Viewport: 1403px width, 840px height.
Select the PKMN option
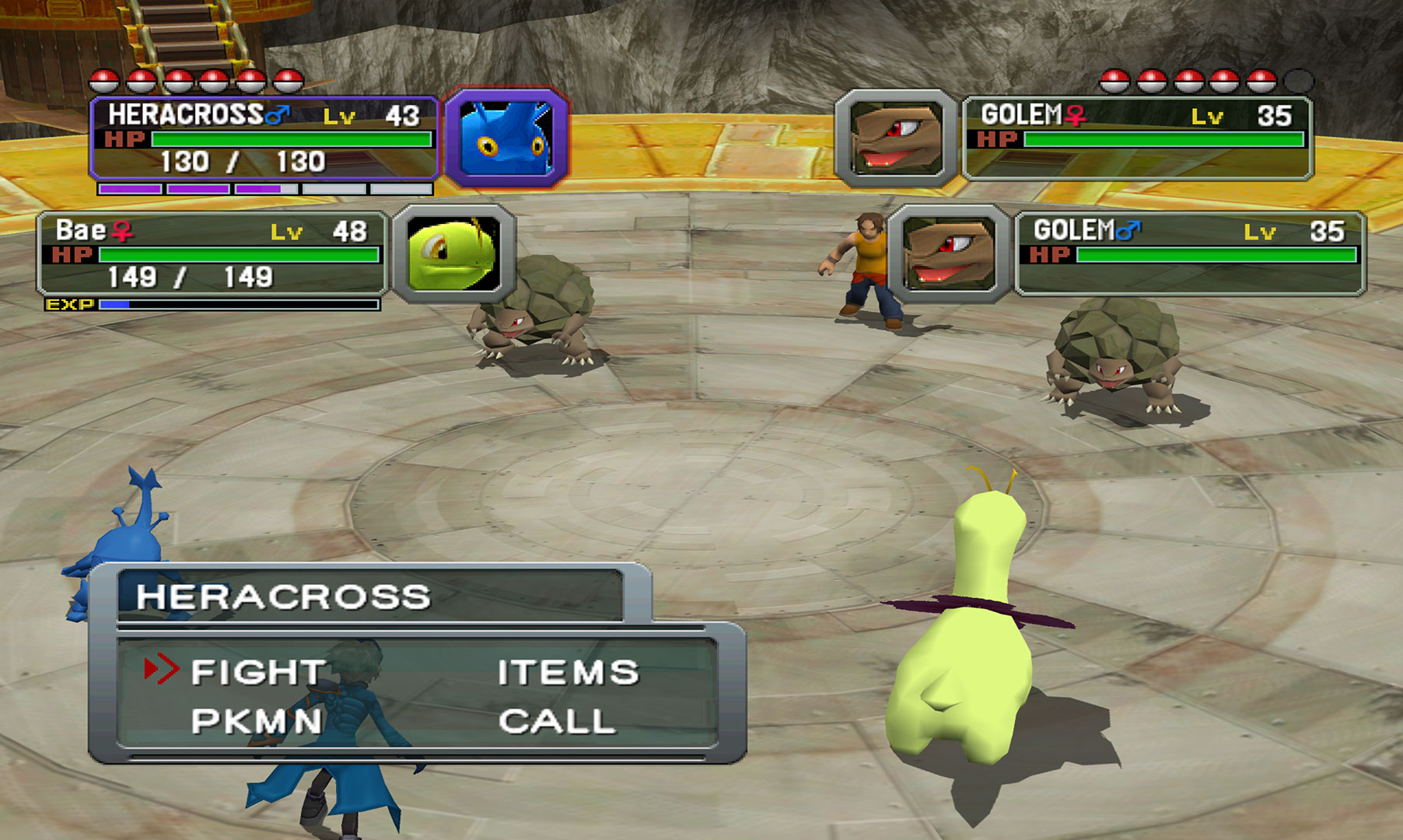(257, 721)
